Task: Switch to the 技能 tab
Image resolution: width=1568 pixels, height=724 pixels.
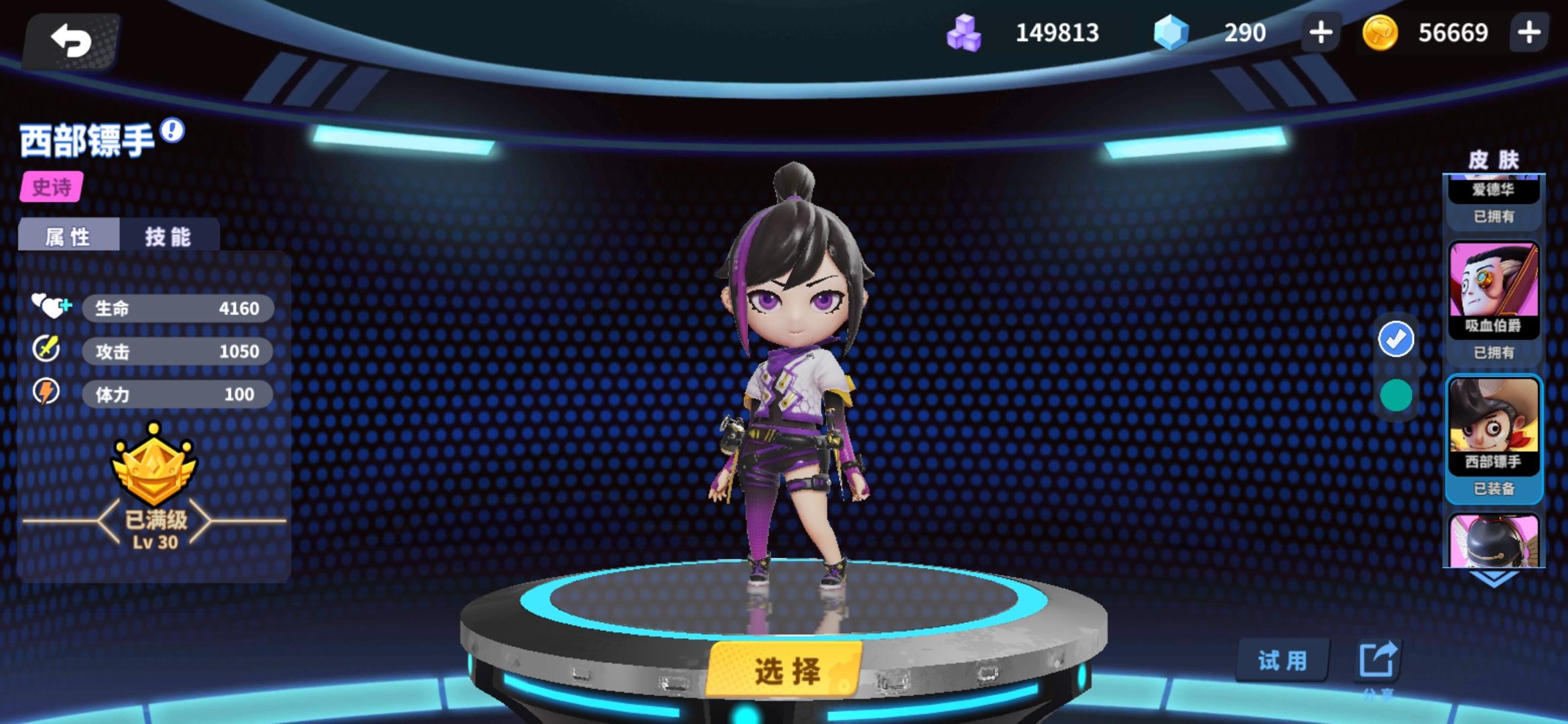Action: click(x=168, y=236)
